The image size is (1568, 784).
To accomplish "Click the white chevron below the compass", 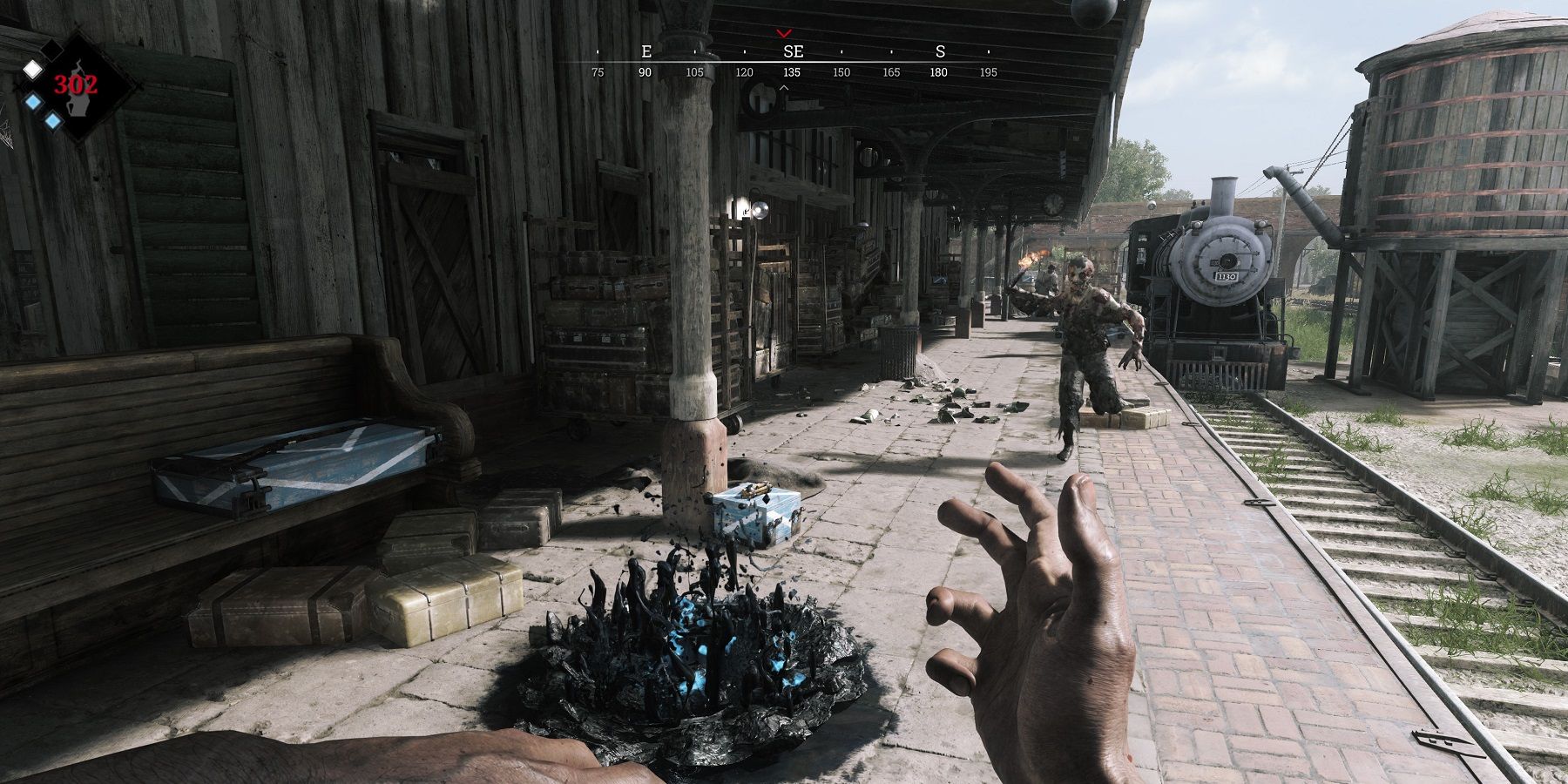I will 784,88.
